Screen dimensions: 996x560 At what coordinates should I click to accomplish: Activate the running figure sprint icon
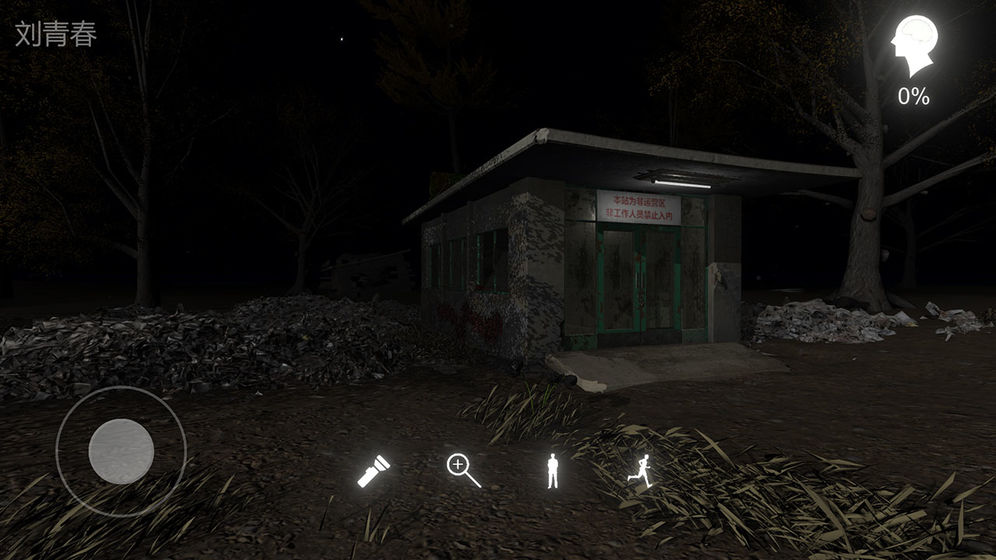pos(638,470)
